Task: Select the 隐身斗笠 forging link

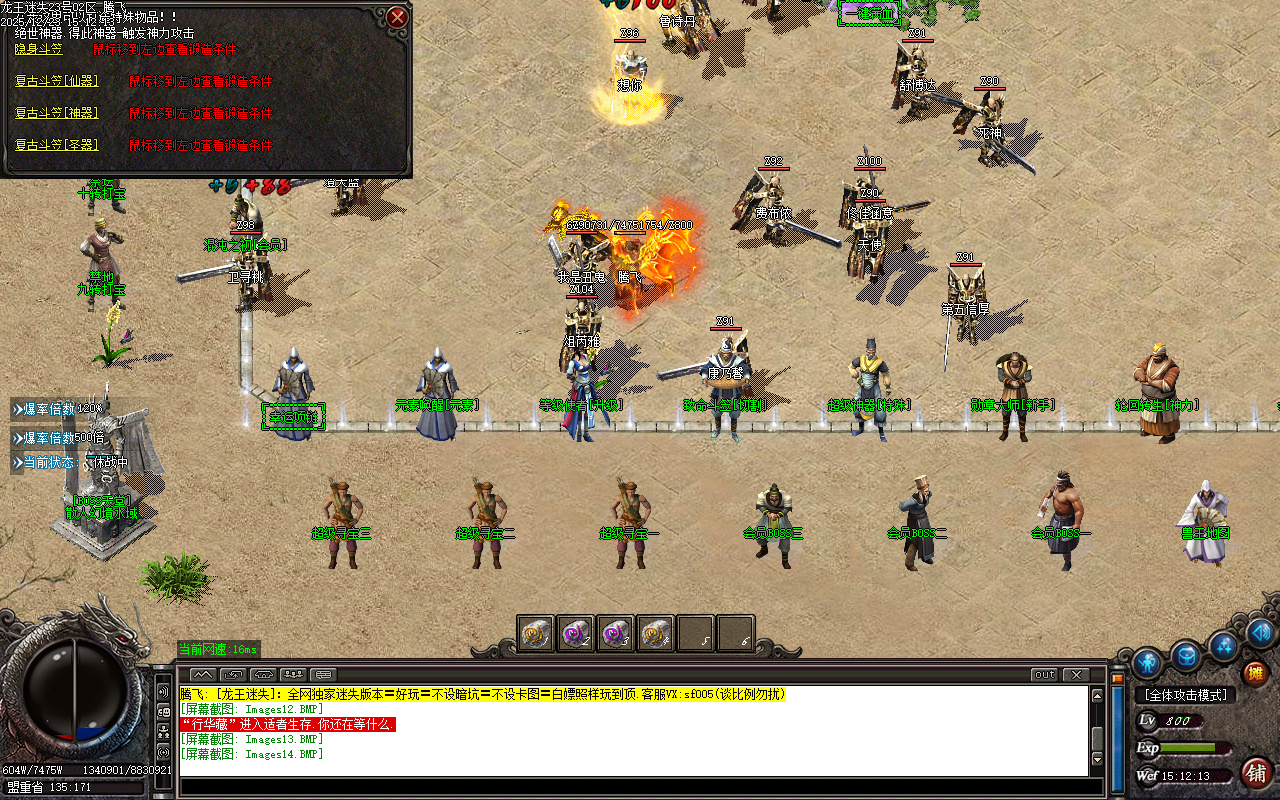Action: (39, 49)
